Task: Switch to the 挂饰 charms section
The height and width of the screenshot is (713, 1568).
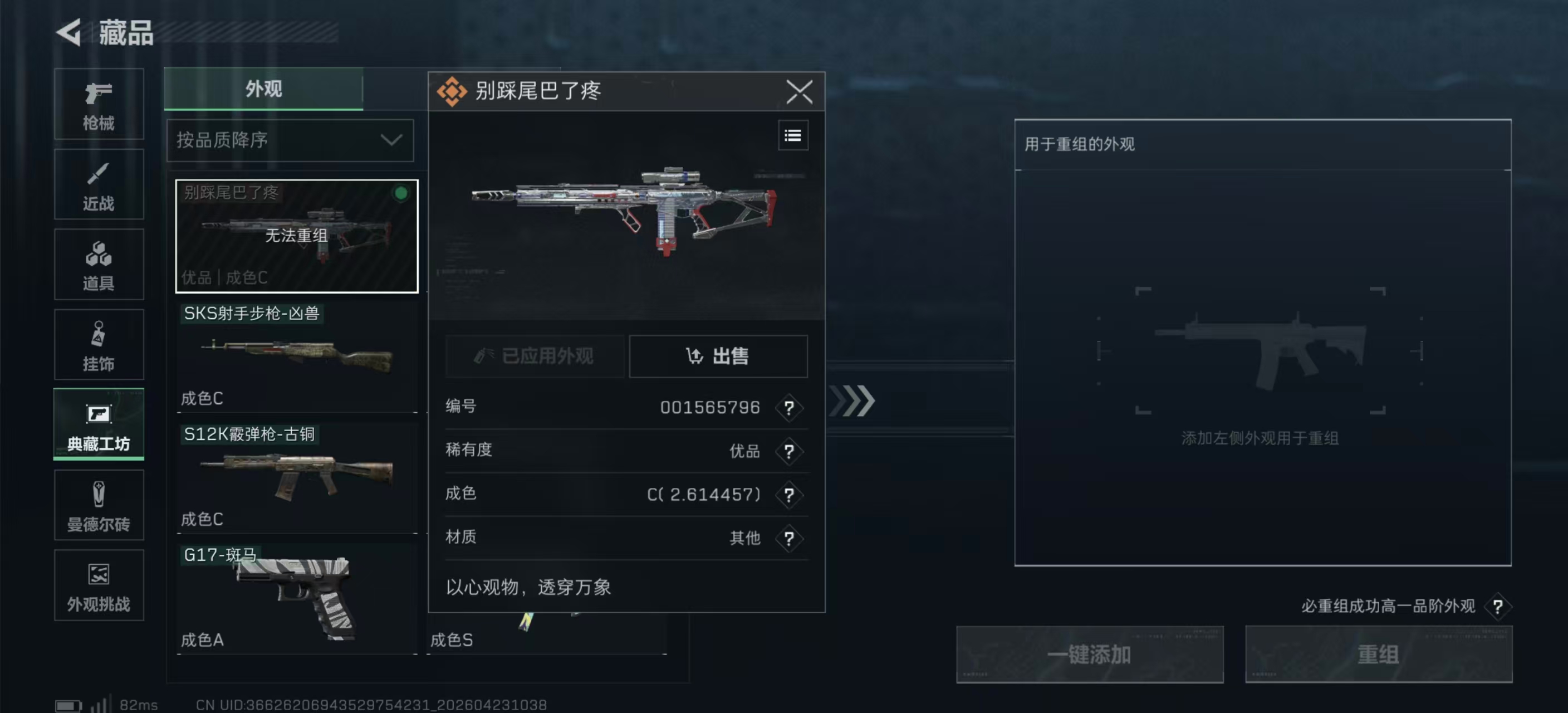Action: [x=99, y=345]
